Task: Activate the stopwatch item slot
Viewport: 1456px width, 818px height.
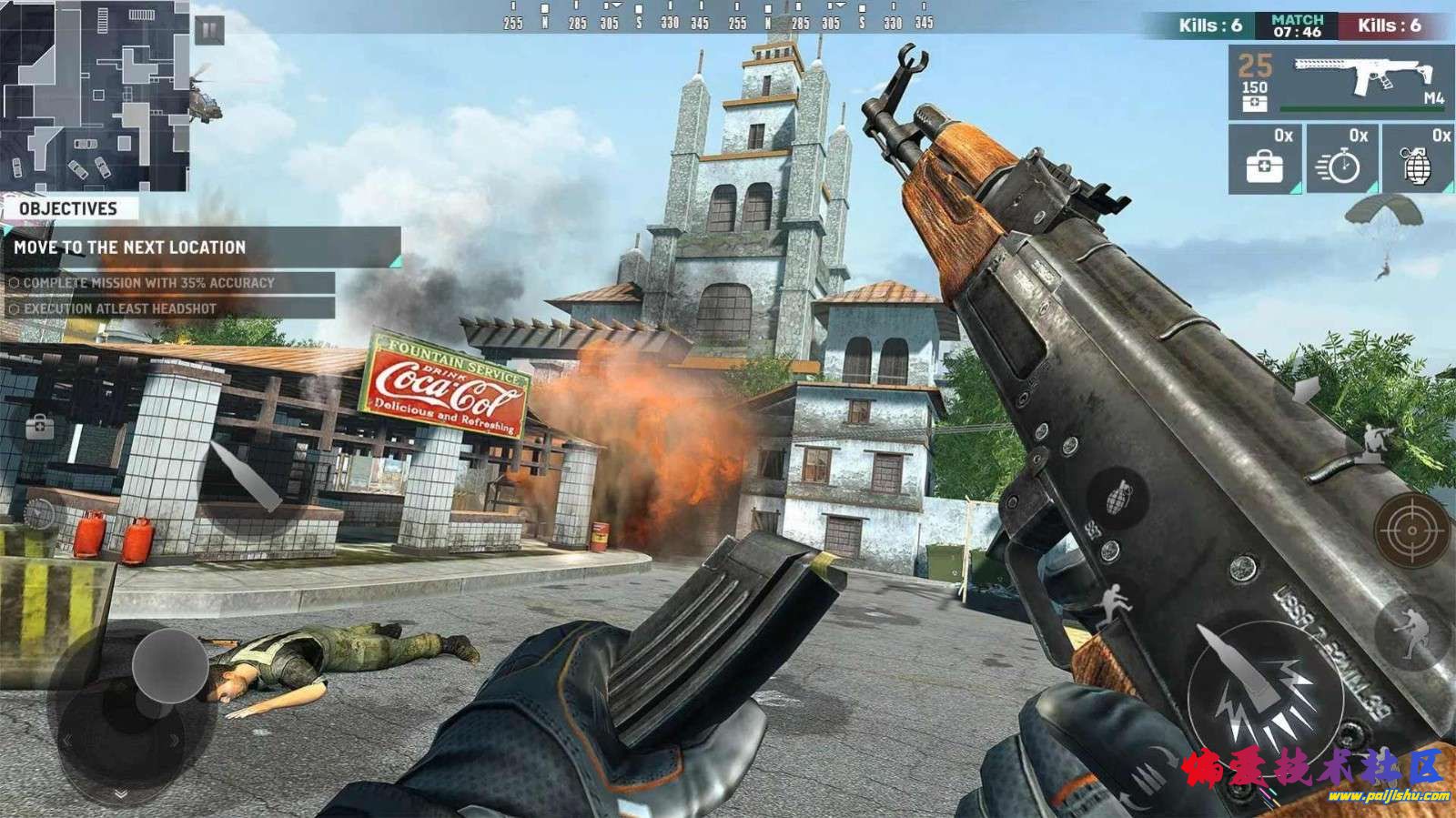Action: tap(1341, 160)
